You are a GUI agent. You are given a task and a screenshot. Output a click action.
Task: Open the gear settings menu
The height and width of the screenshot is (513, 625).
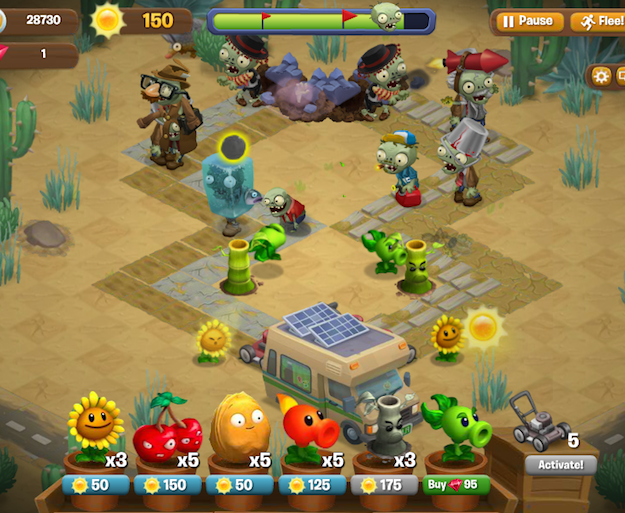point(601,76)
